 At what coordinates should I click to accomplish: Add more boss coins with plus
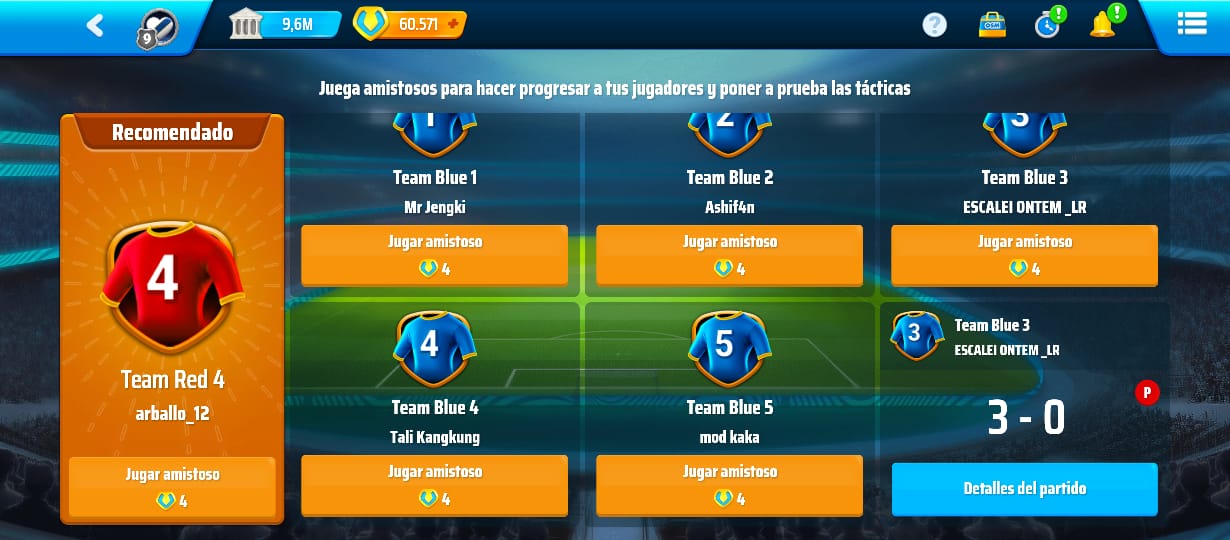click(x=452, y=24)
